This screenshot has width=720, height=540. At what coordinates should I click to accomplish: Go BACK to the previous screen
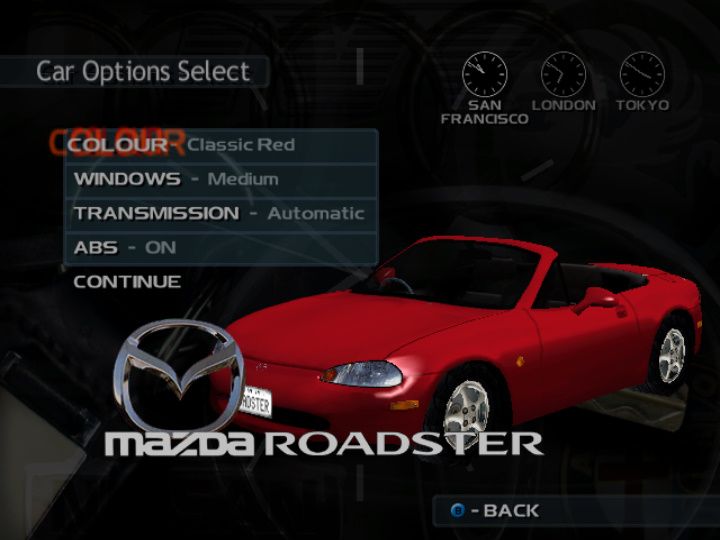point(497,511)
